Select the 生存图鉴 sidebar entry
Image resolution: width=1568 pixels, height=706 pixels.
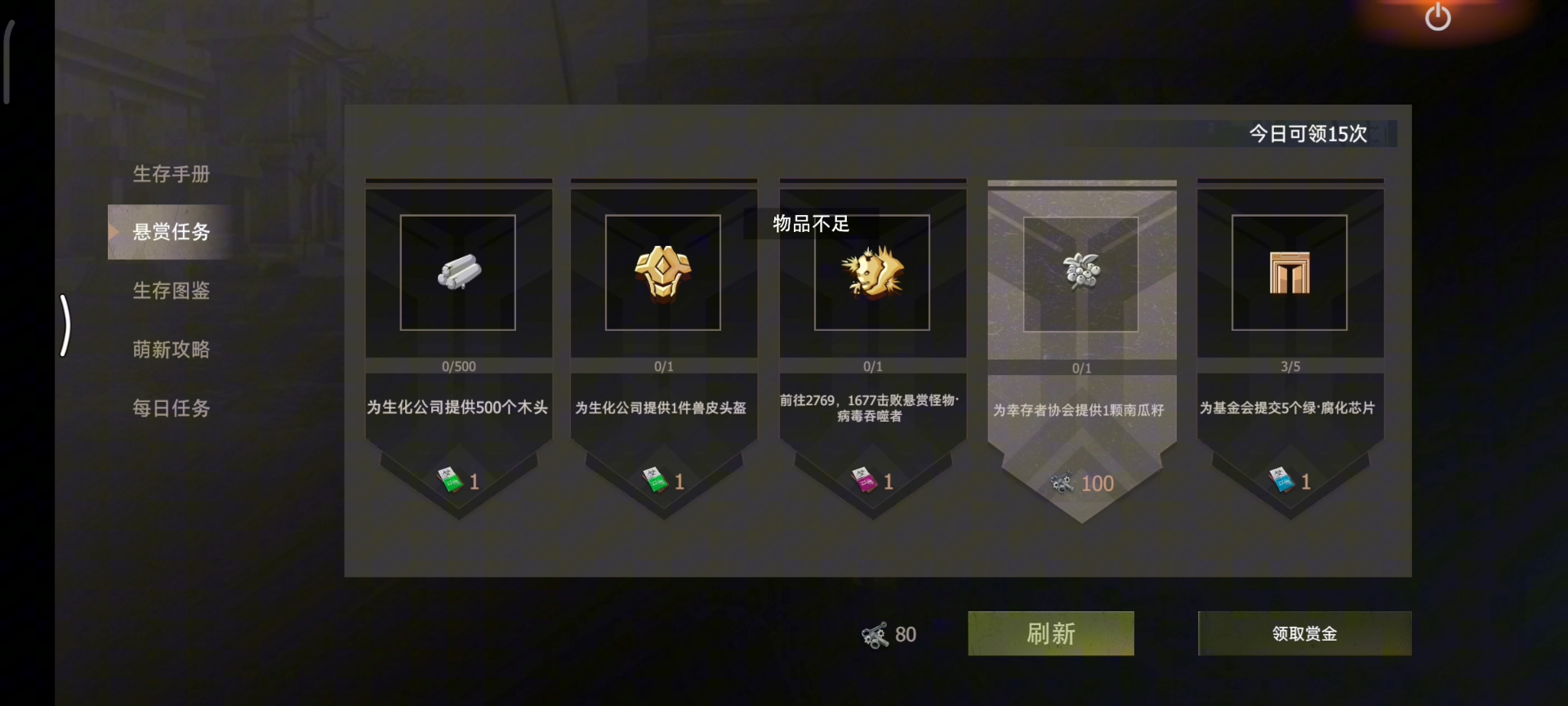171,291
